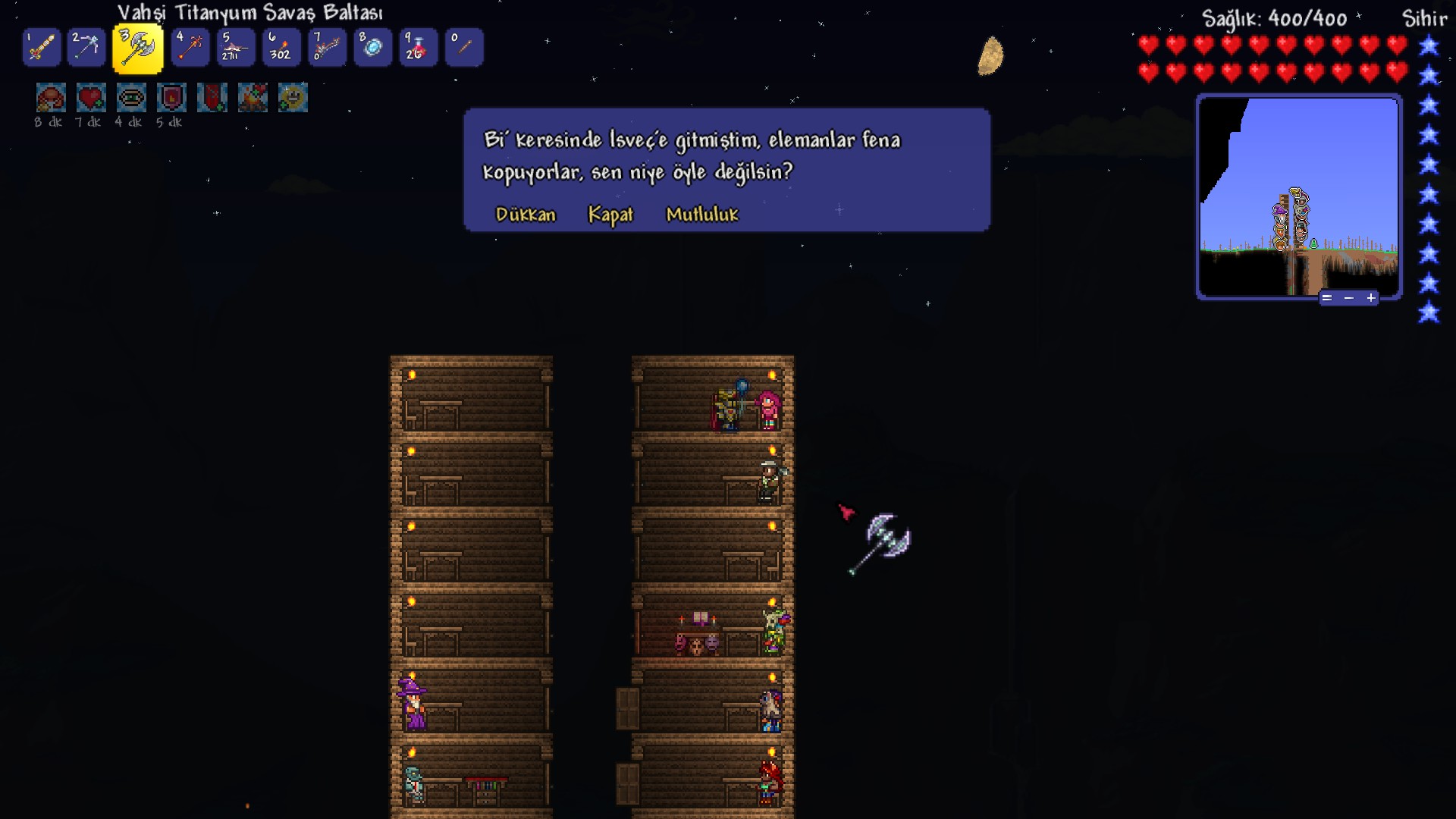
Task: Click the campfire buff icon
Action: [253, 98]
